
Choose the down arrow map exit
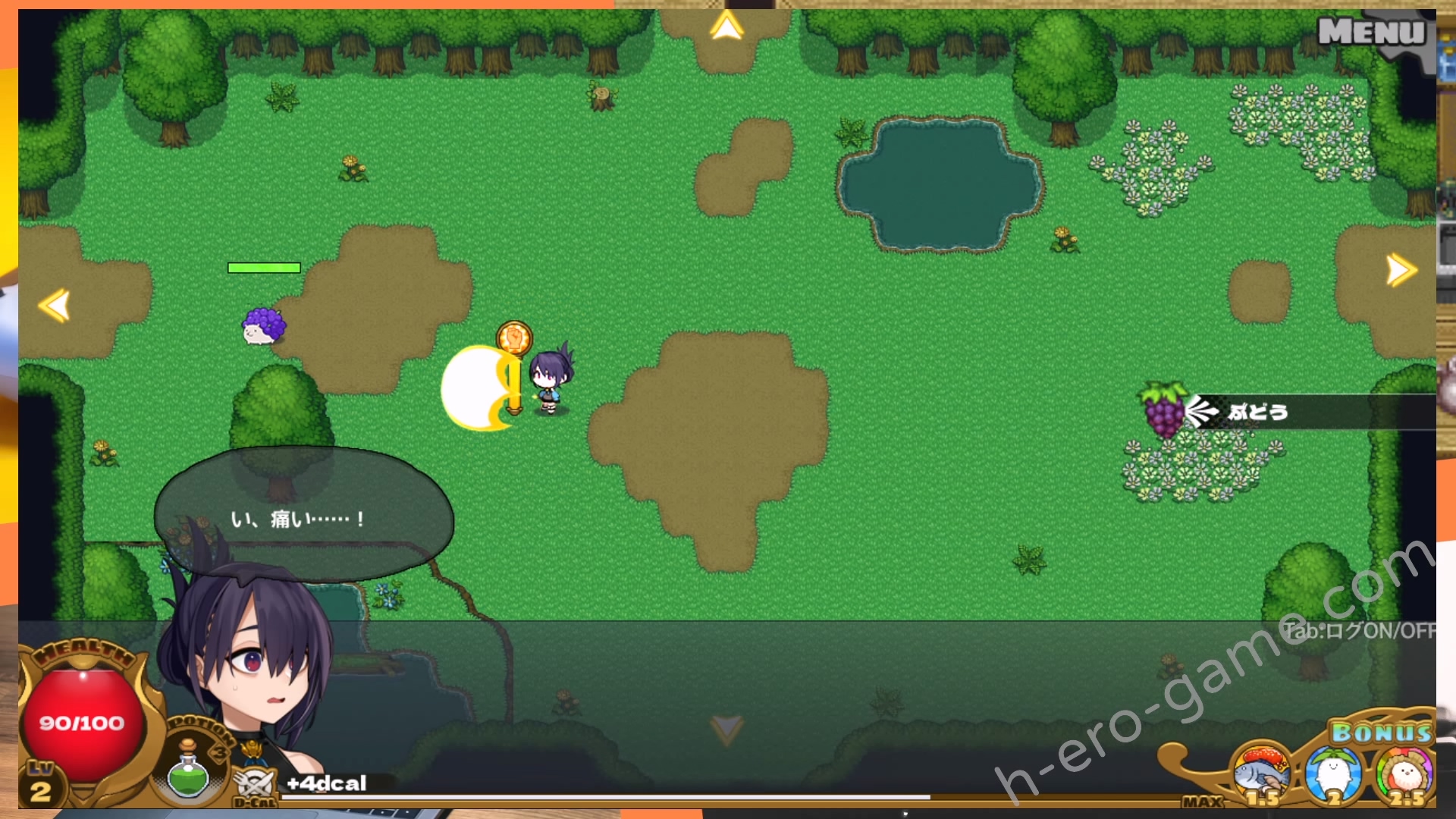(726, 730)
